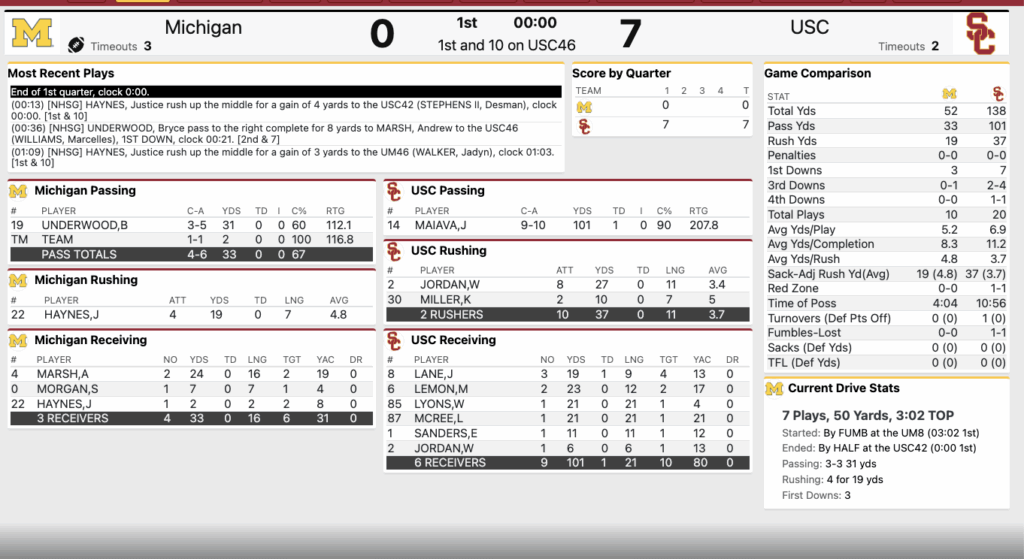Click the Michigan logo in the scoreboard header

click(32, 34)
